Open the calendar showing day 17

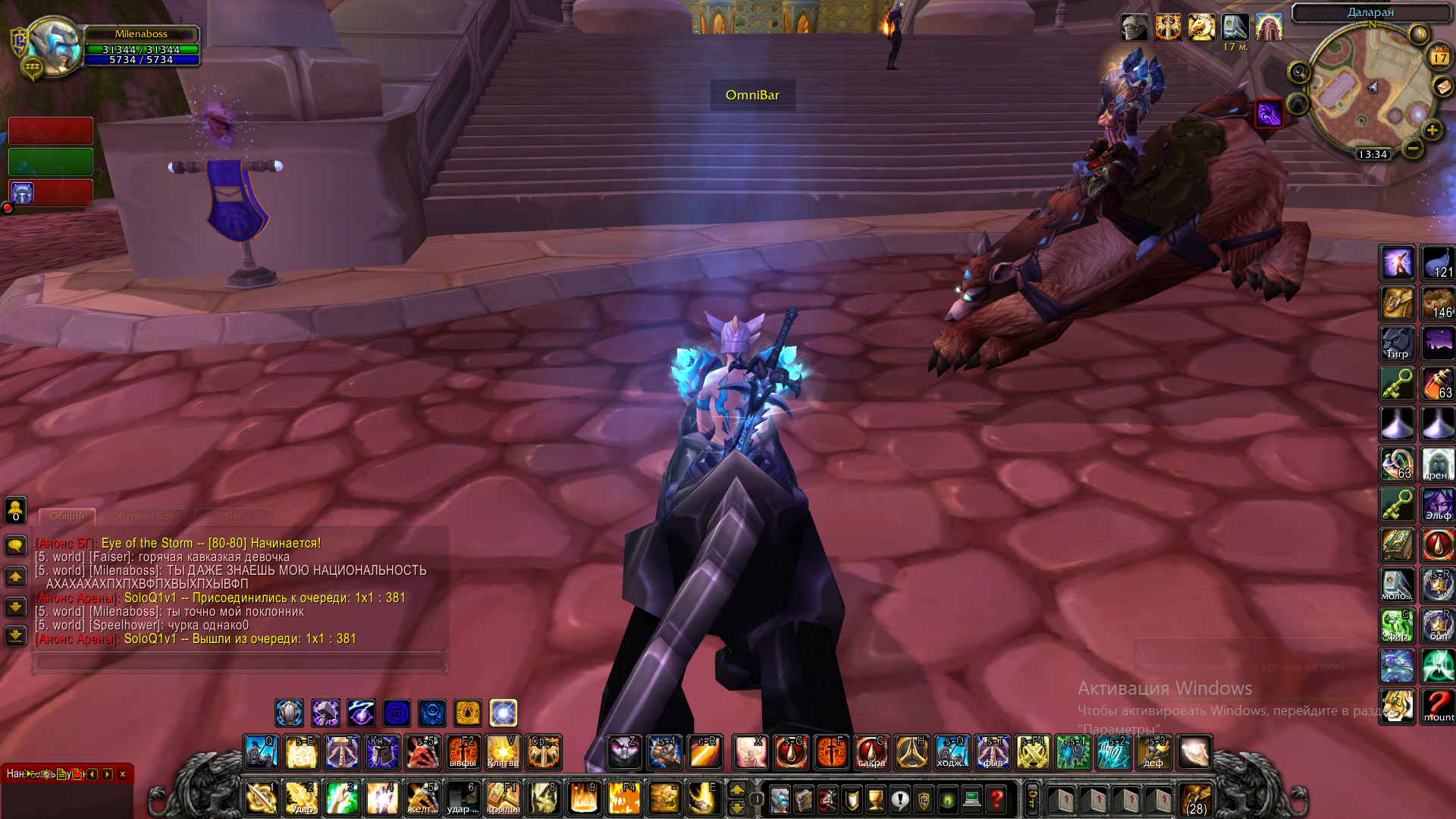(1439, 57)
